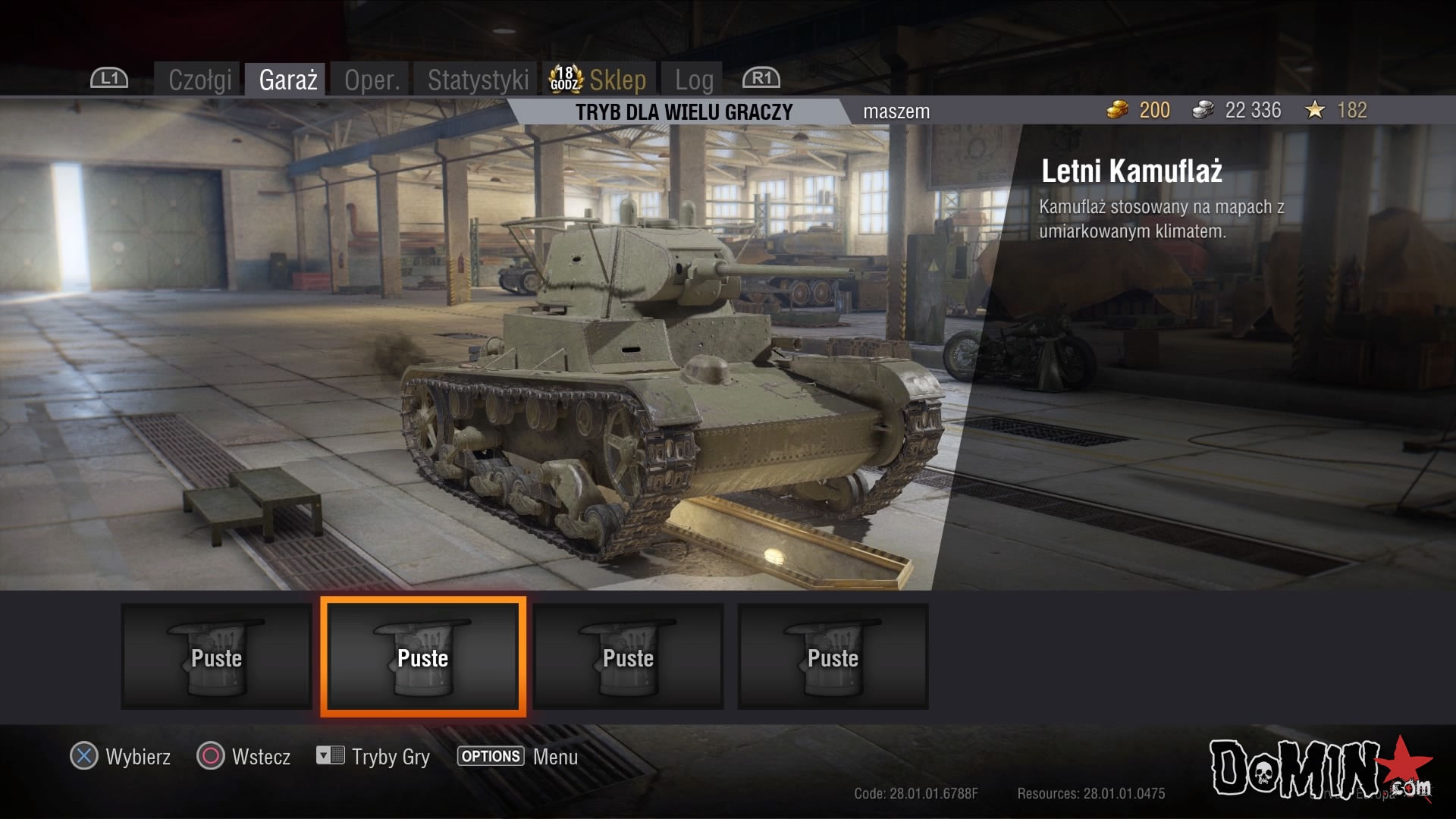Select the Garaż tab
1456x819 pixels.
(287, 80)
